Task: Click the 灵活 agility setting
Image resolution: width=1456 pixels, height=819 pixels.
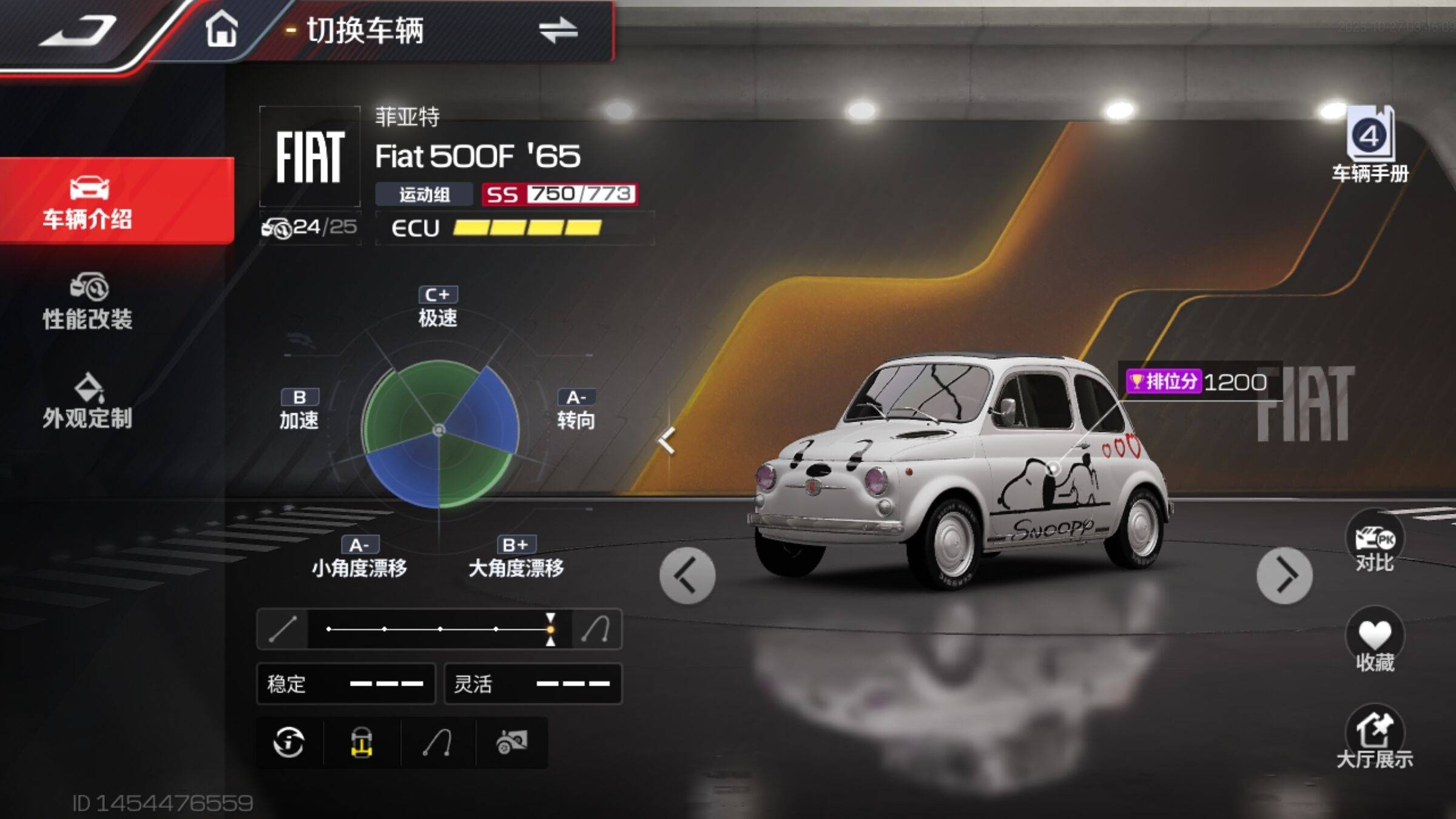Action: point(533,684)
